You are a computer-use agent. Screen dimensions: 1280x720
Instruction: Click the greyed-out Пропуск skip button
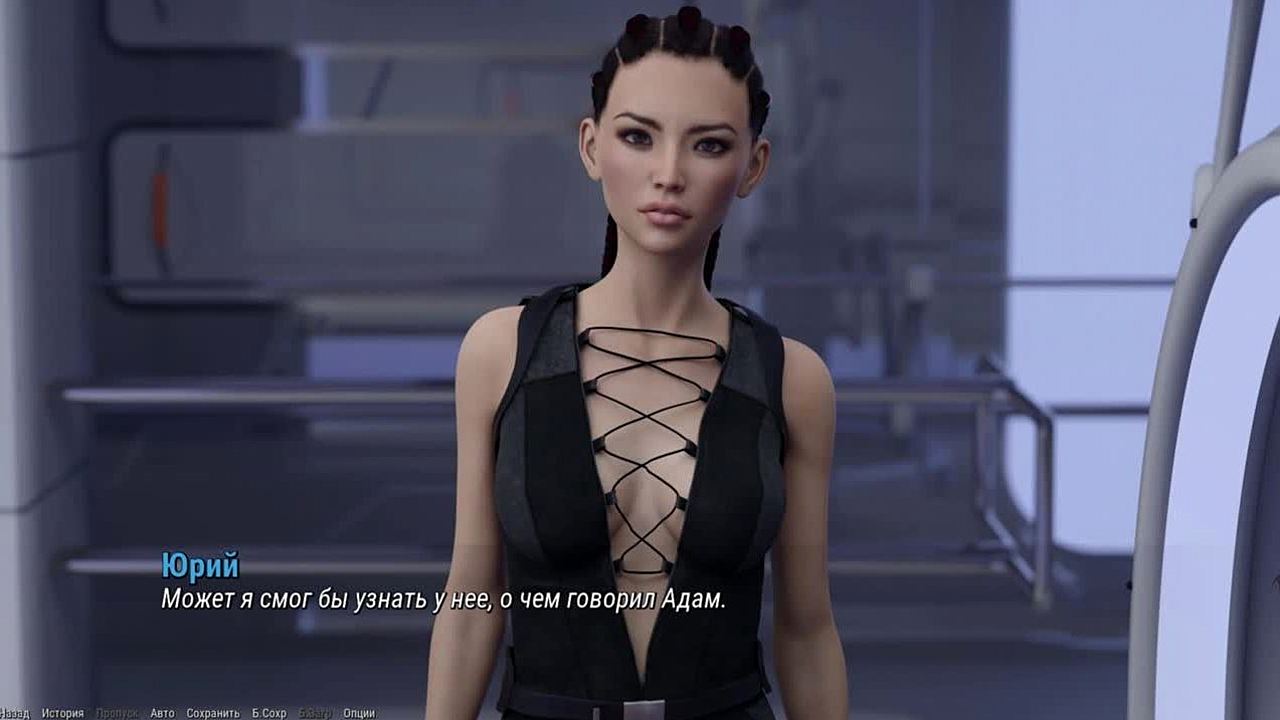click(x=116, y=713)
